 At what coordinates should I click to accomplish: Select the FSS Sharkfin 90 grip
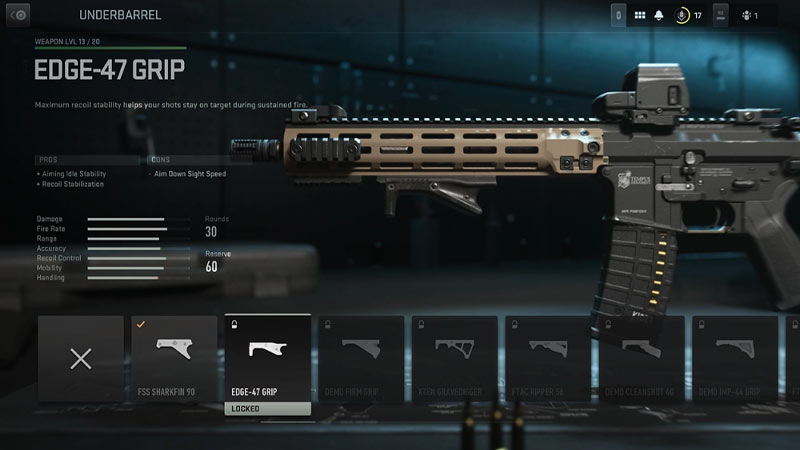coord(174,358)
